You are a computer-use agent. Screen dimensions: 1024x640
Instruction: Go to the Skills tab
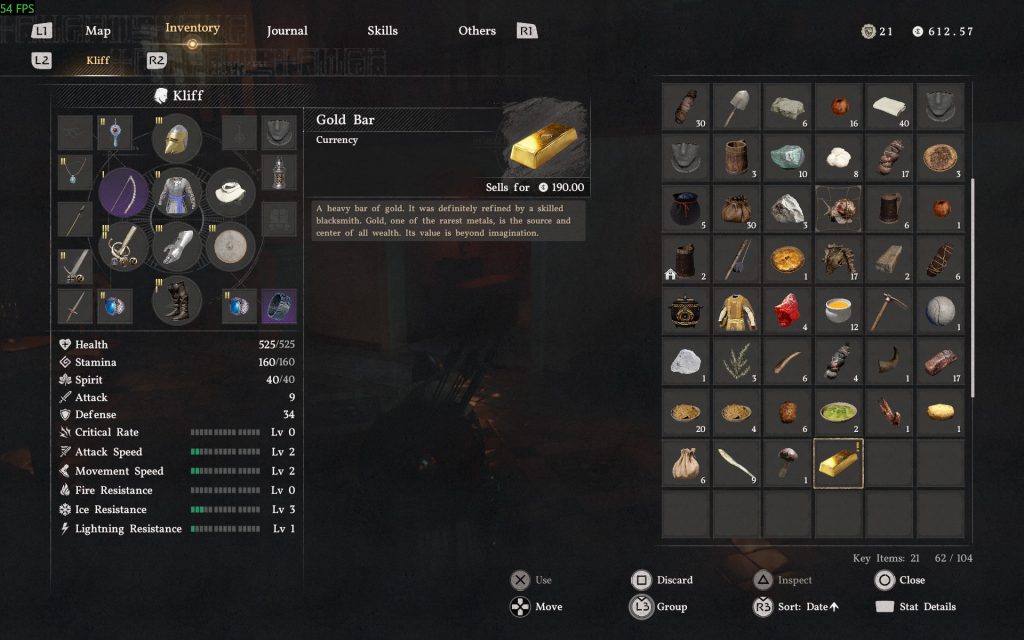pos(382,31)
